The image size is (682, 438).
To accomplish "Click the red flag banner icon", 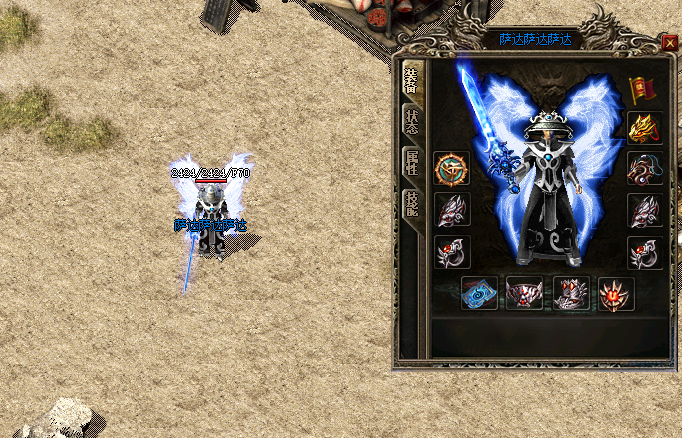I will tap(641, 89).
